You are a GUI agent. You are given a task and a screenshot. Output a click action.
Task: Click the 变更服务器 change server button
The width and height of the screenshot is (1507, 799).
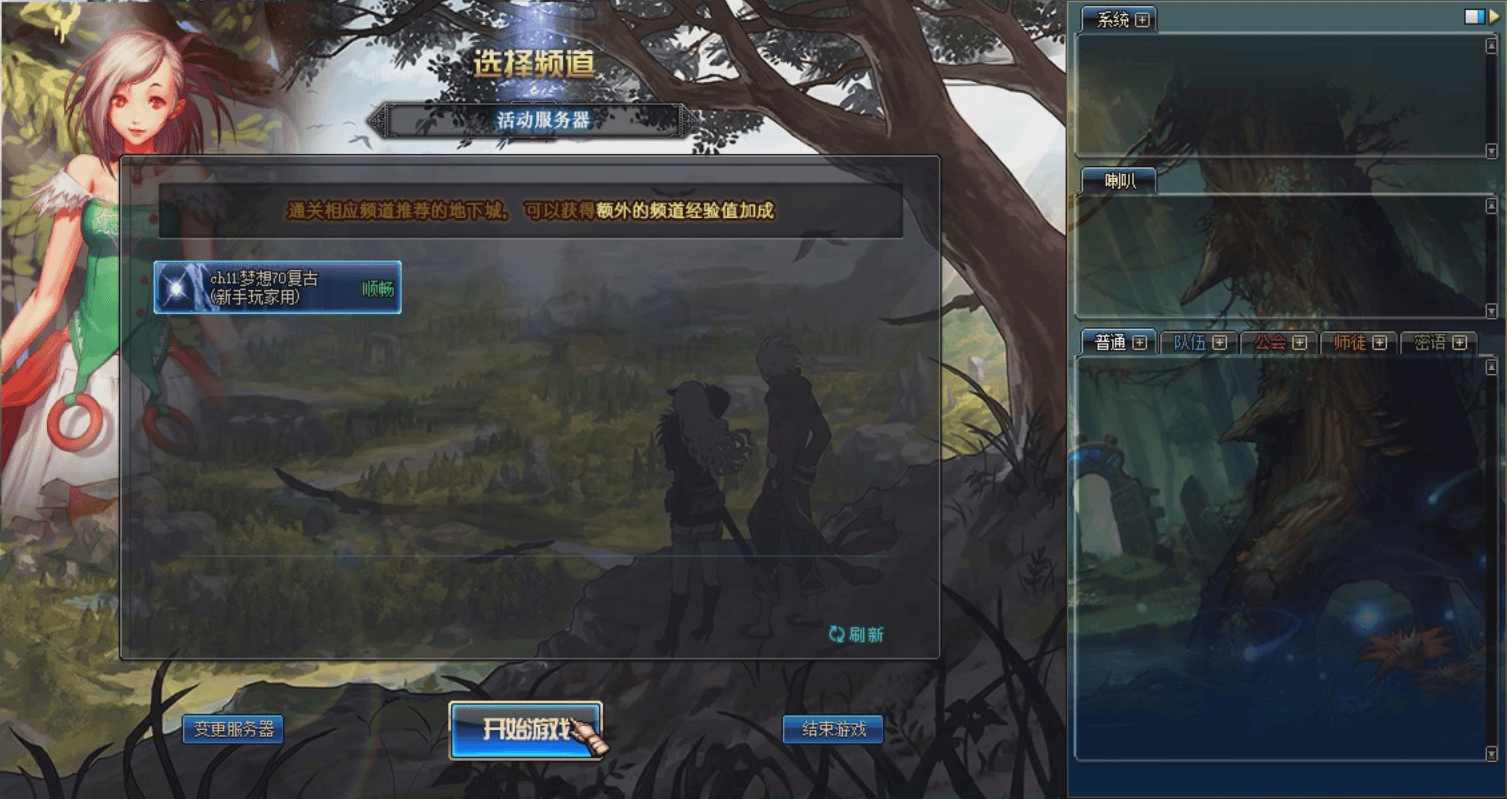[233, 729]
